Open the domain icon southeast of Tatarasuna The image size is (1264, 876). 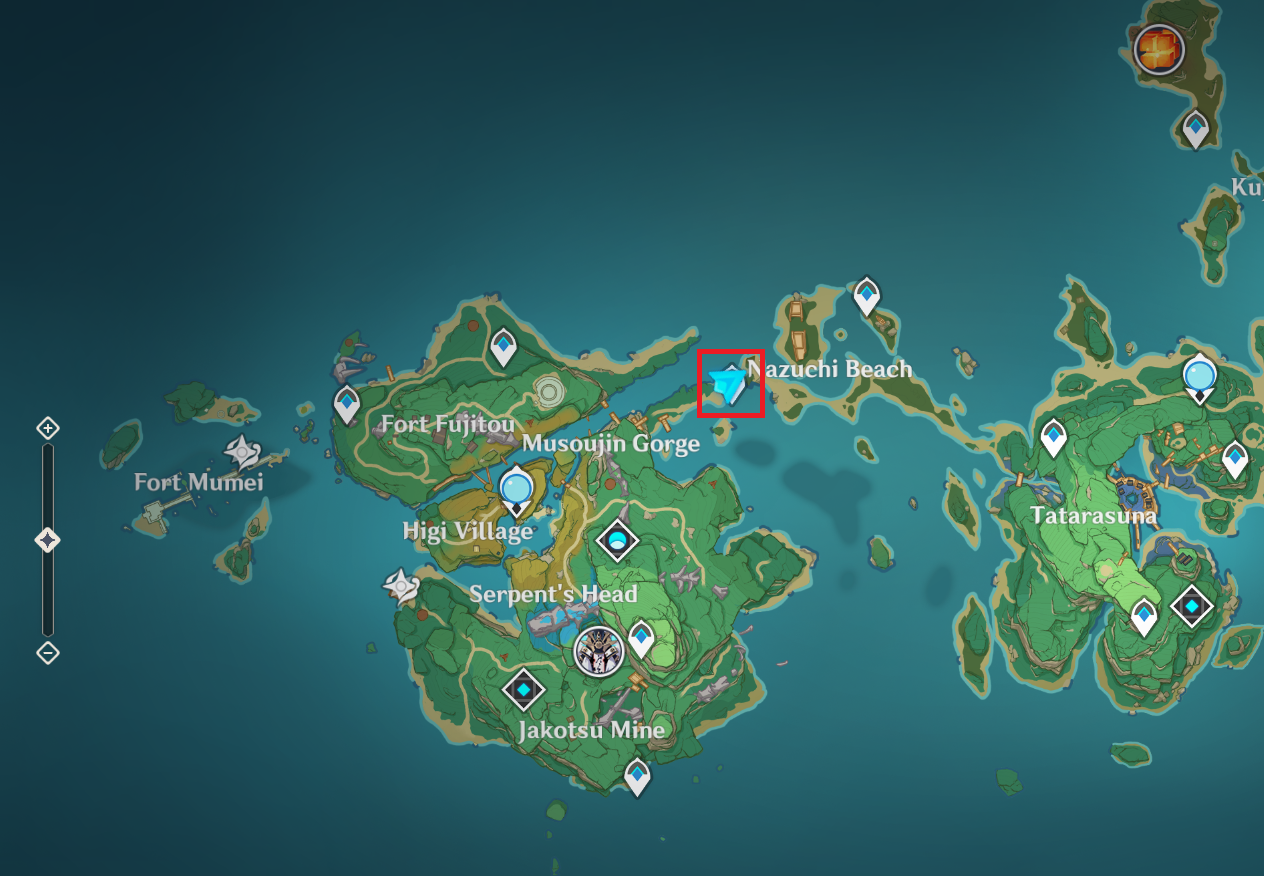pyautogui.click(x=1192, y=605)
